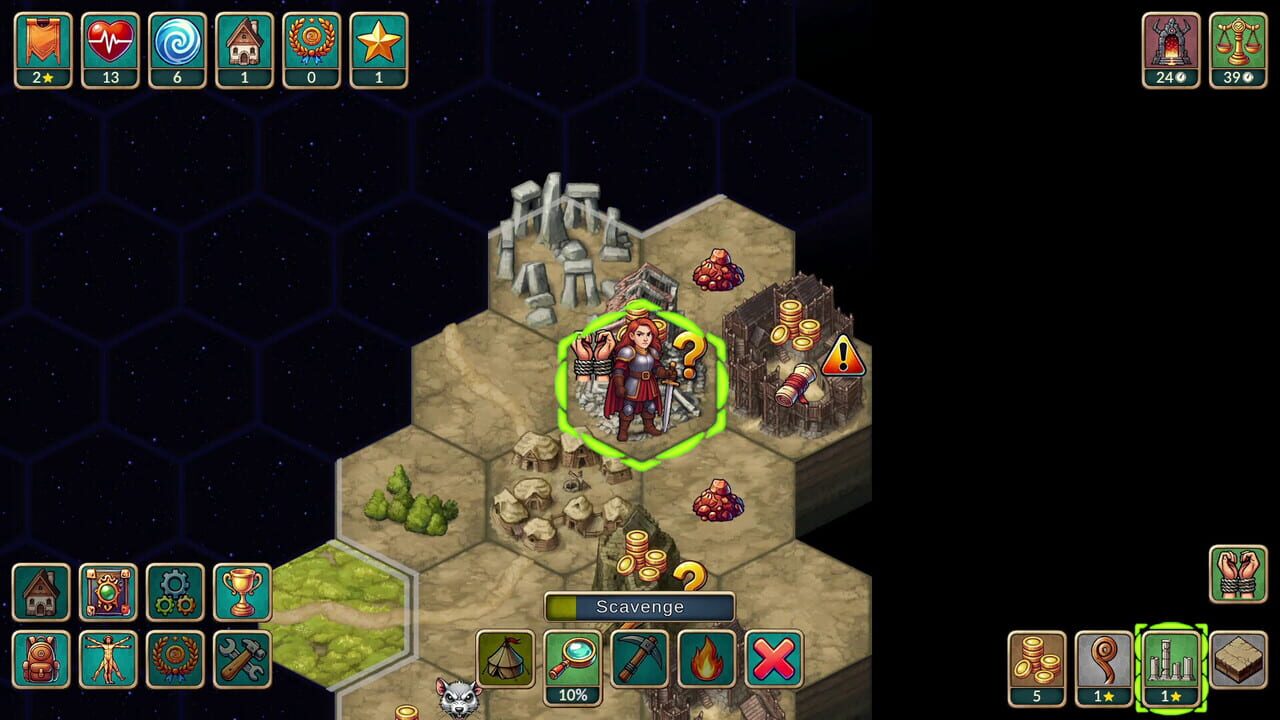Select the tent camp action
The height and width of the screenshot is (720, 1280).
click(x=507, y=660)
